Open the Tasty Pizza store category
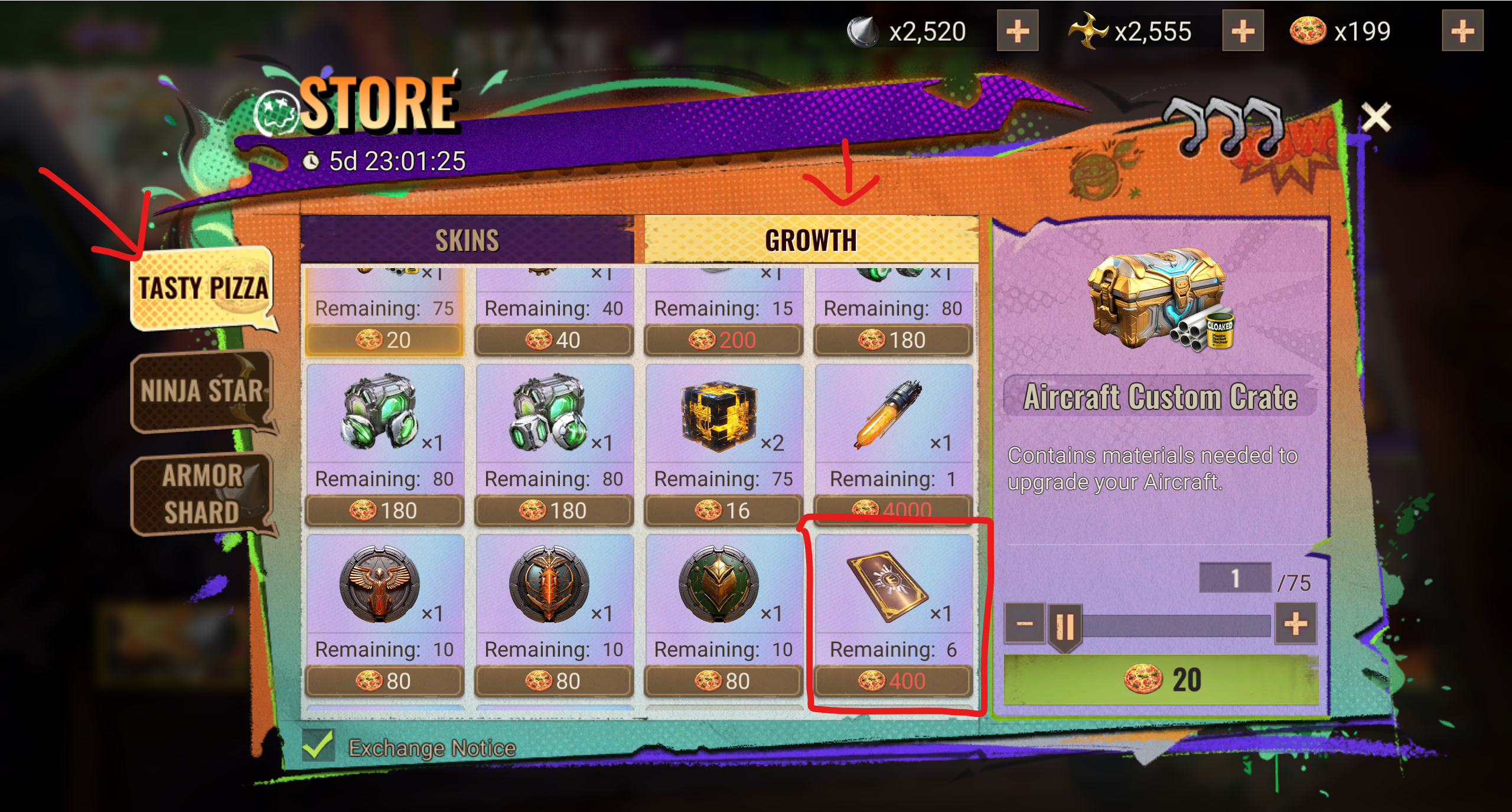The height and width of the screenshot is (812, 1512). tap(203, 288)
